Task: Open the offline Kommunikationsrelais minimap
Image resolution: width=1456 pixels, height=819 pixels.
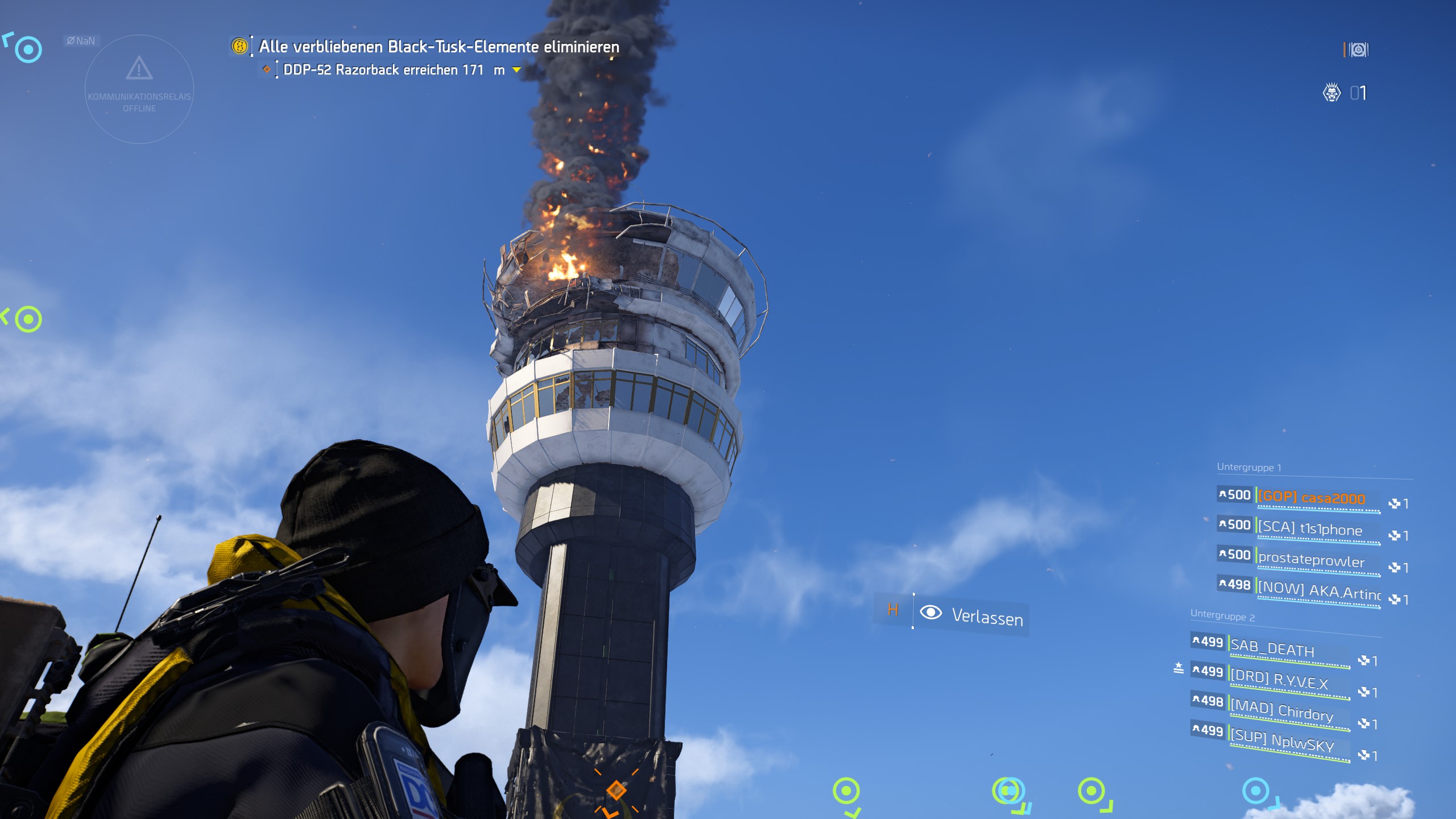Action: (x=139, y=89)
